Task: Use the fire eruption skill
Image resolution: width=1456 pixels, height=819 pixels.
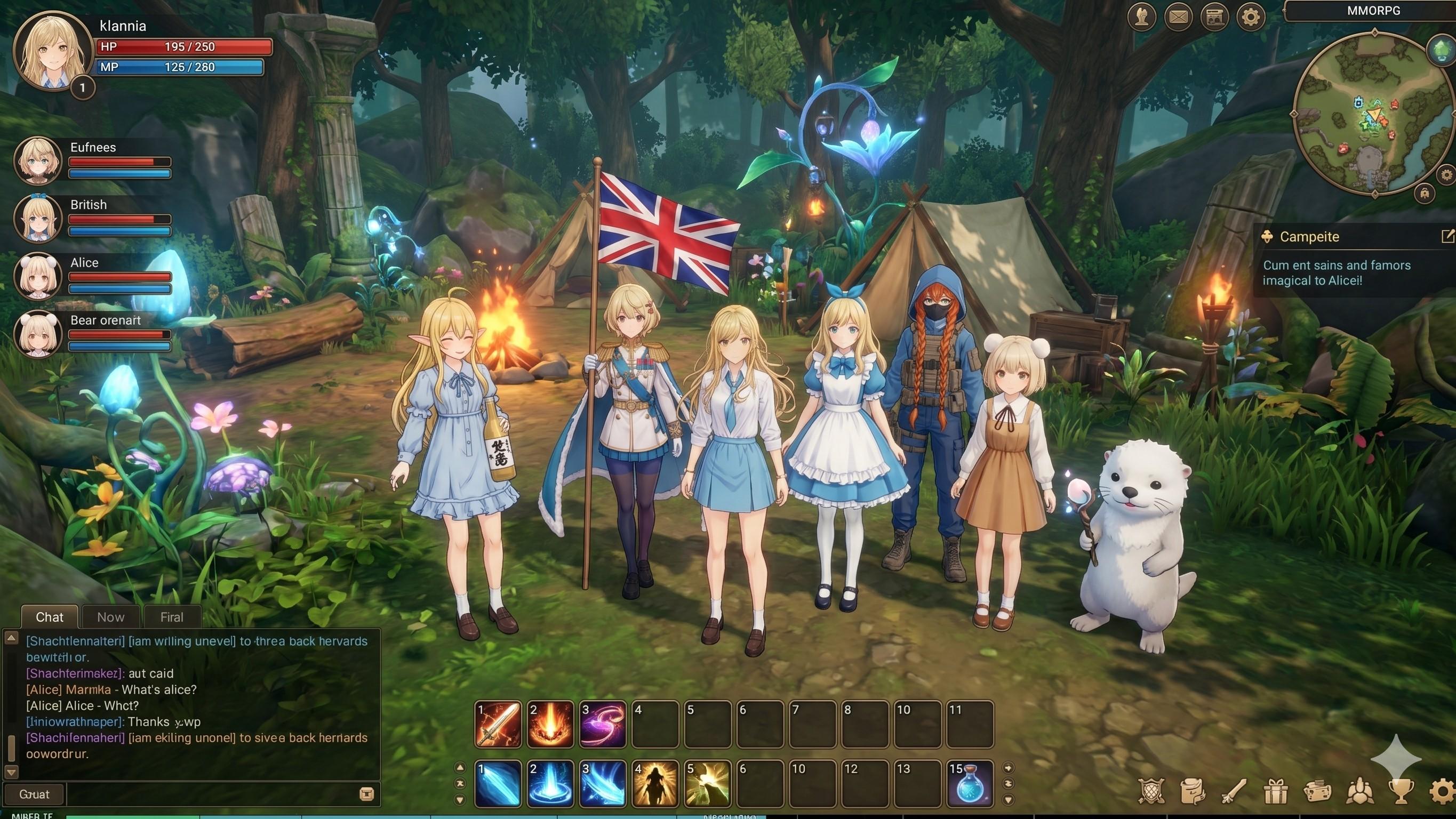Action: (x=550, y=725)
